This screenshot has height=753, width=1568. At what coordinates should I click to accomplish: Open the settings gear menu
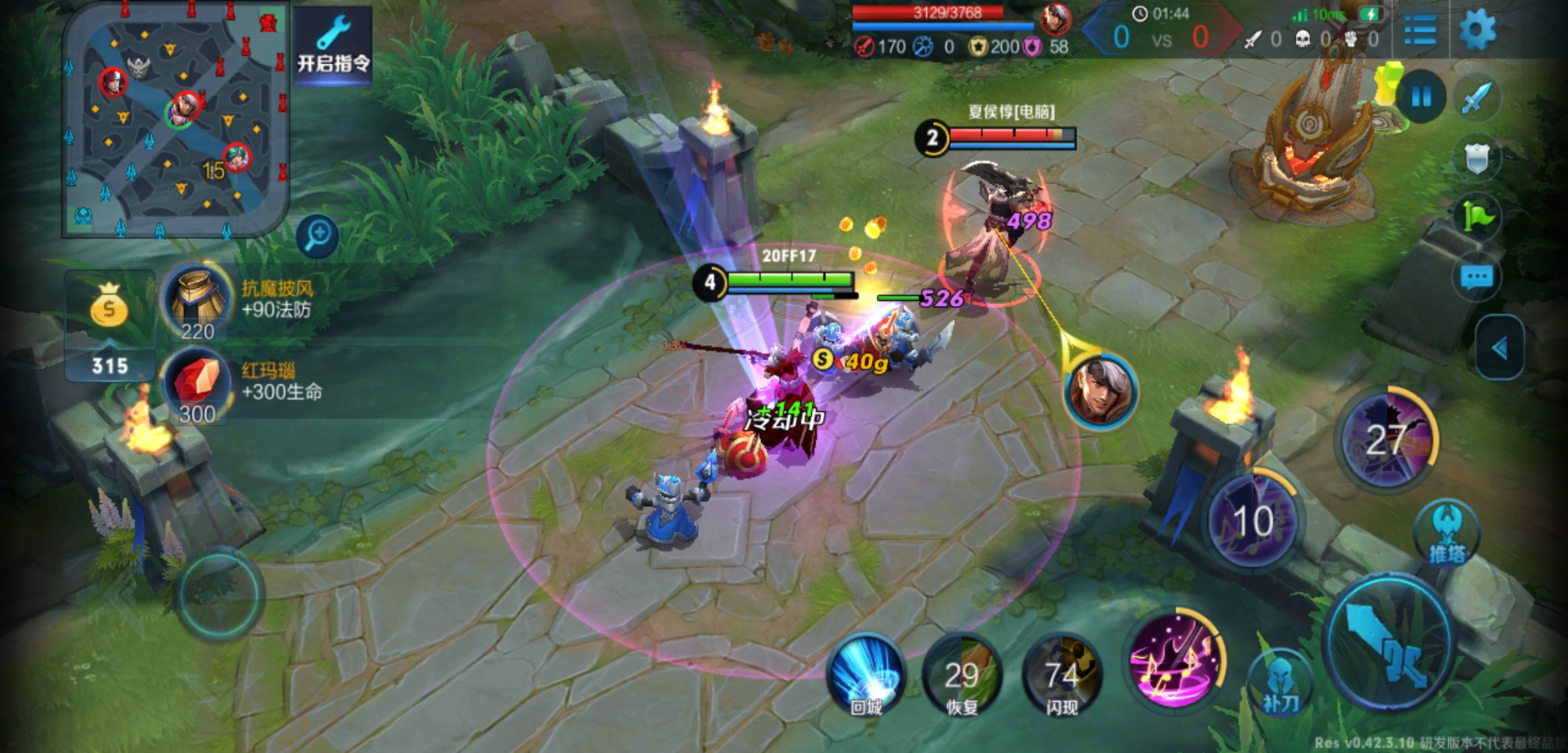pyautogui.click(x=1477, y=30)
